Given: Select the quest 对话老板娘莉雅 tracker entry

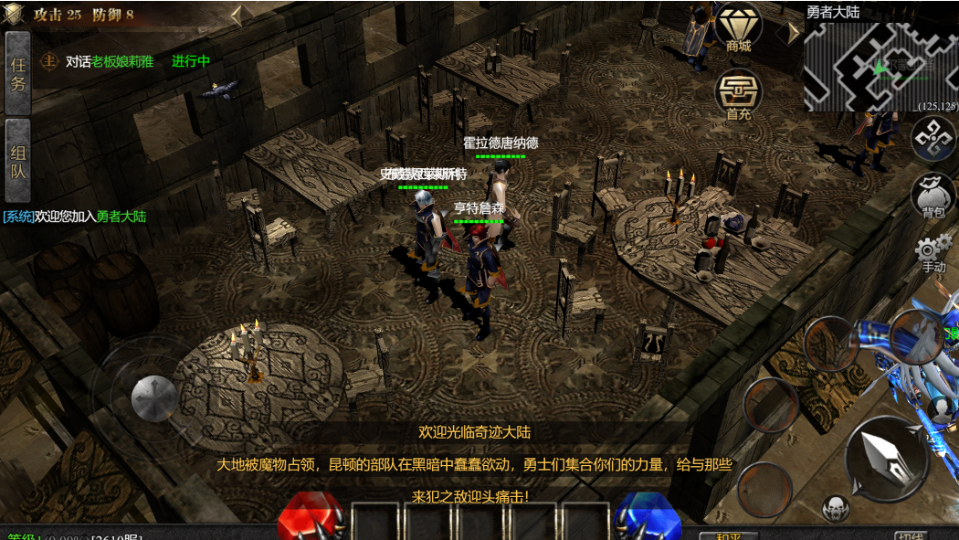Looking at the screenshot, I should [110, 61].
